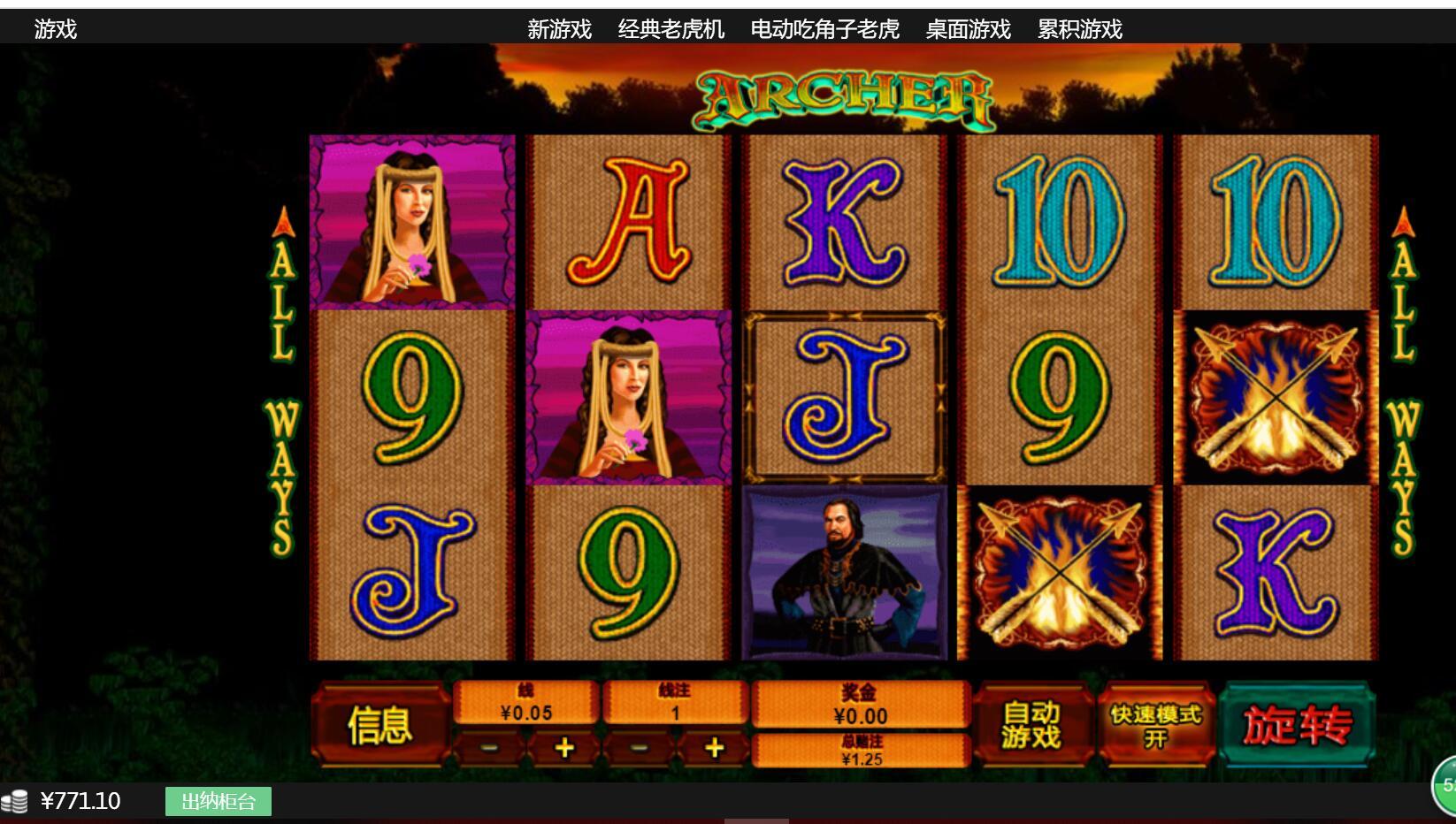Raise the 线注 line bet
Screen dimensions: 1456x824
click(714, 749)
